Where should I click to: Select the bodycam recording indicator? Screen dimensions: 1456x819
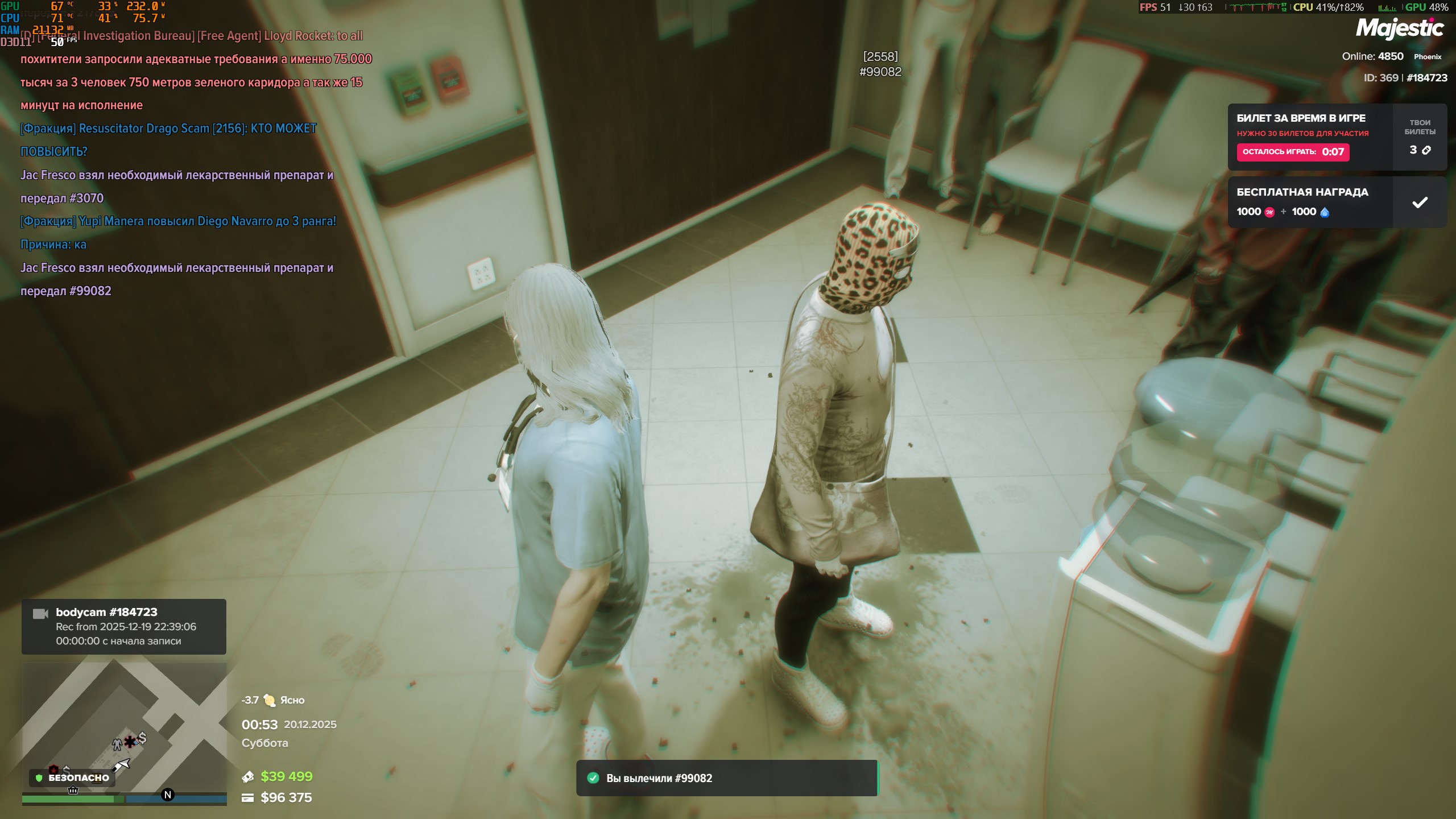[123, 626]
